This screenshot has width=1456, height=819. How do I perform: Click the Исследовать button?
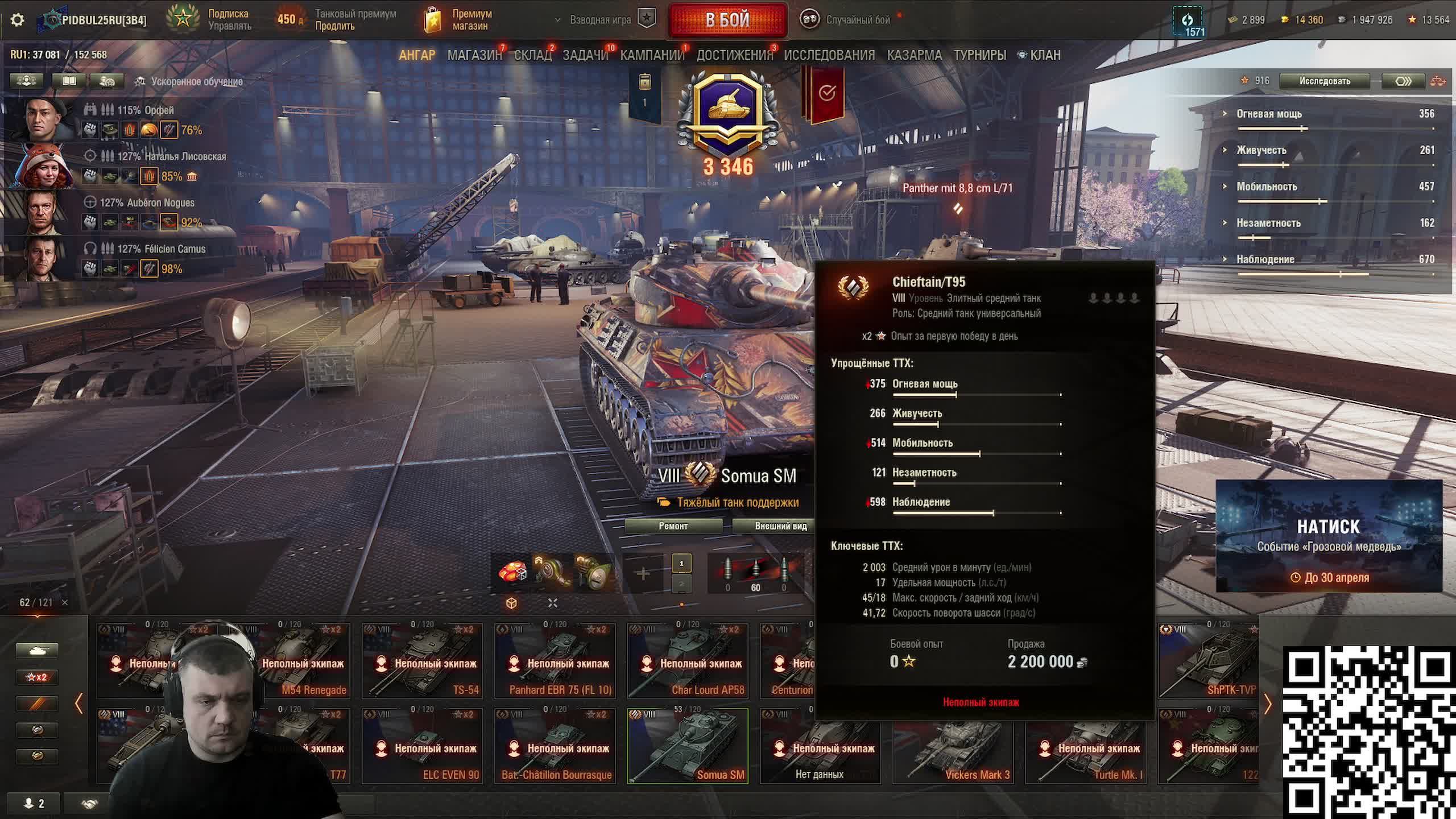pos(1324,81)
